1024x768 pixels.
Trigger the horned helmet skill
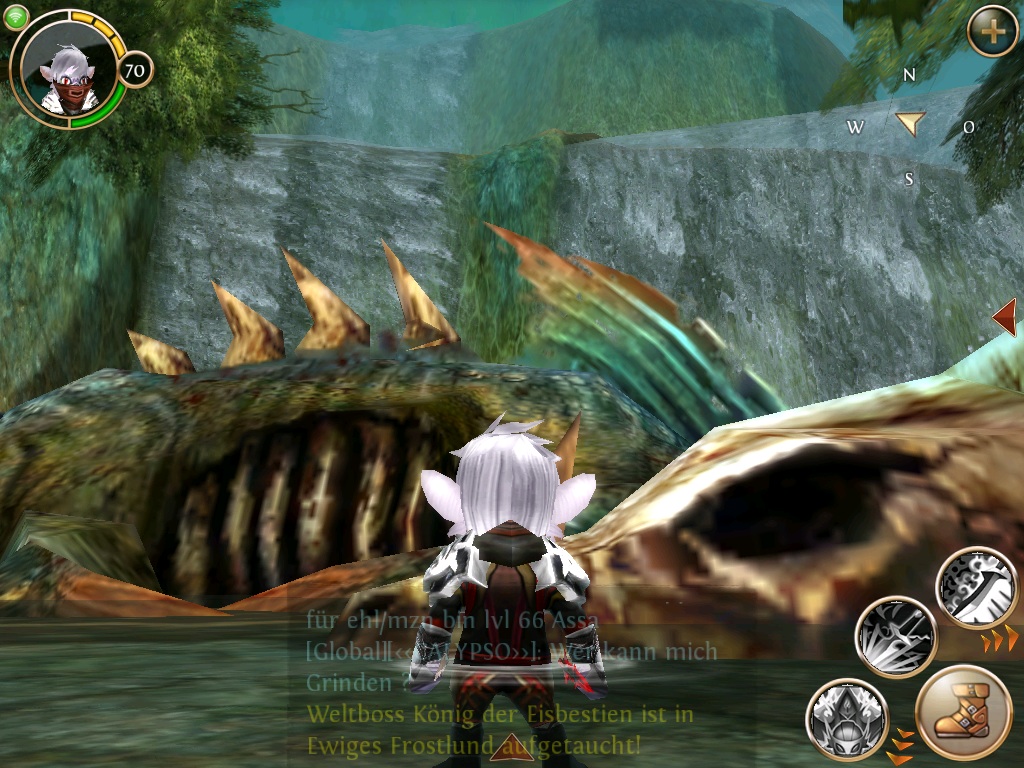846,718
